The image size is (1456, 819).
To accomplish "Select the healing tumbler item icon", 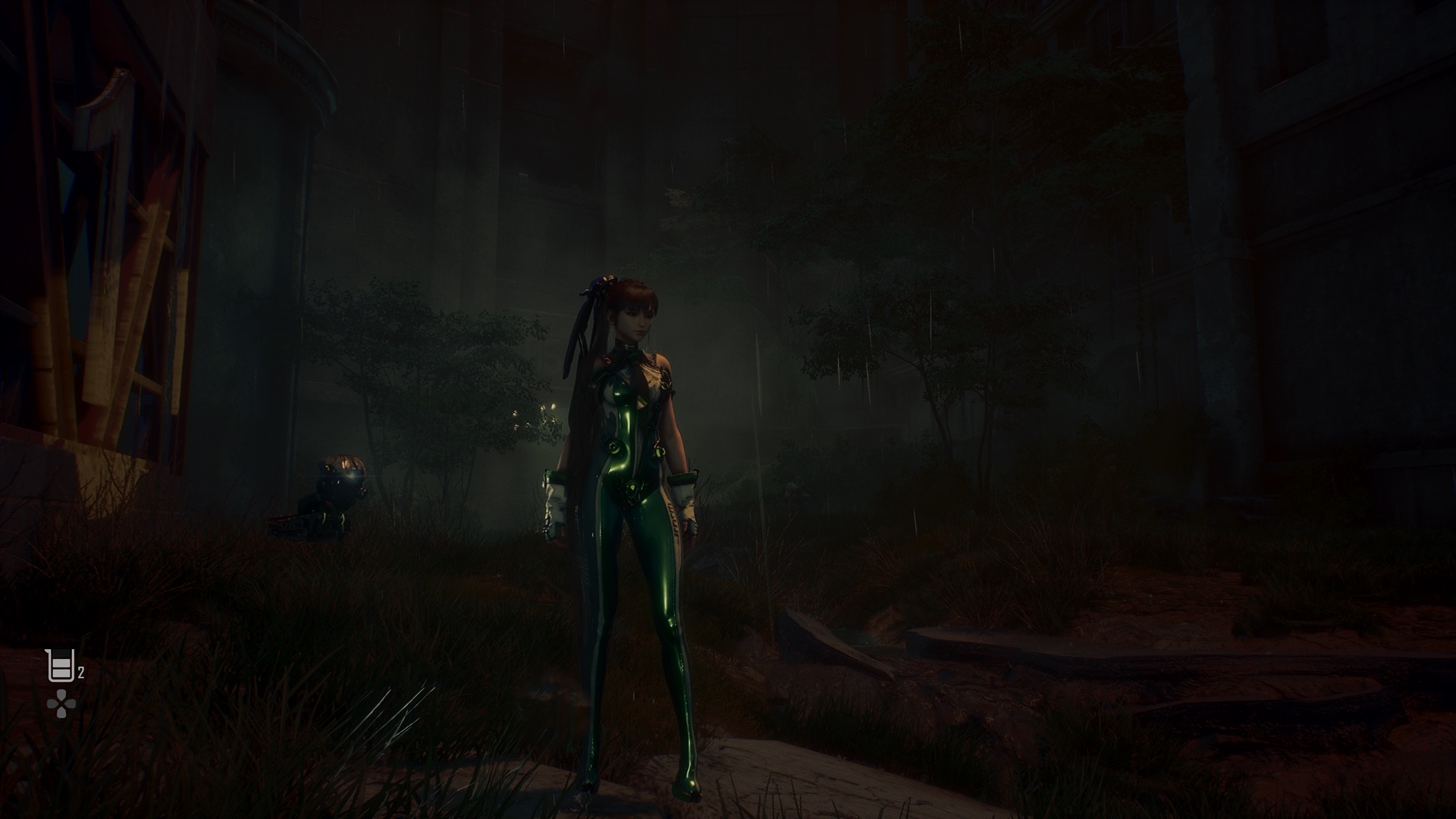I will click(59, 667).
